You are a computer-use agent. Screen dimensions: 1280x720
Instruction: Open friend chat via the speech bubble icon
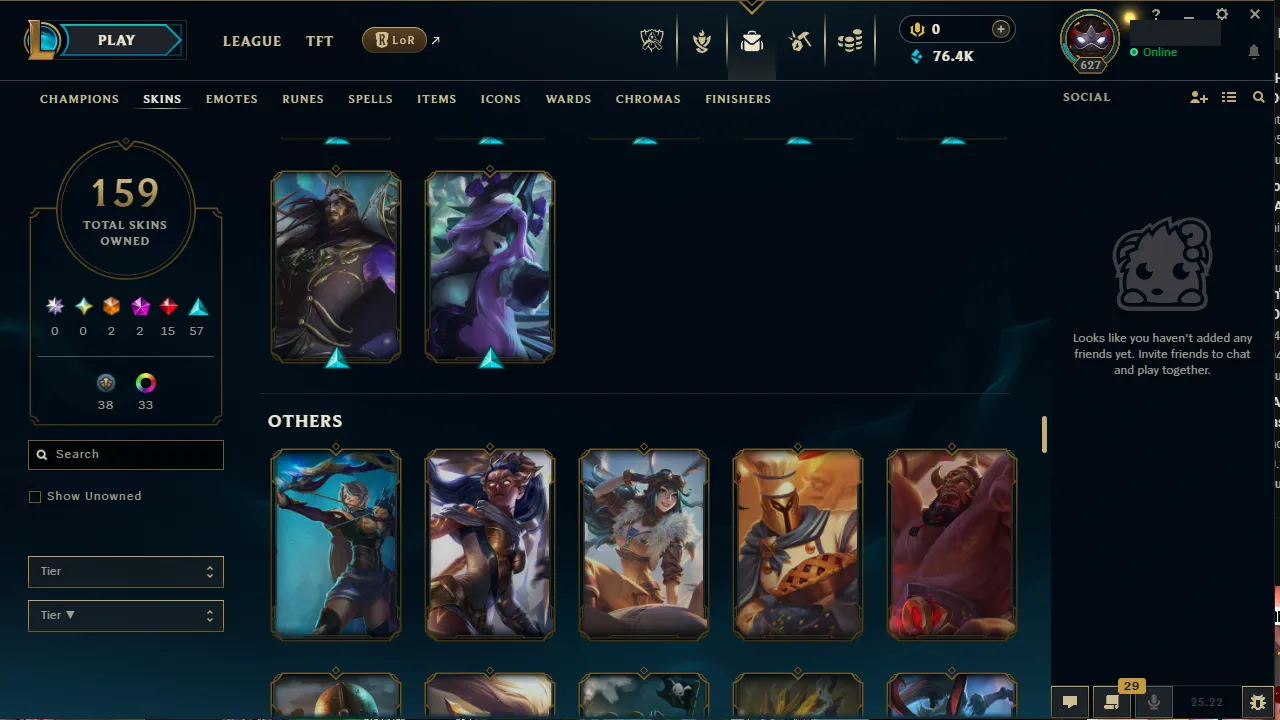1069,702
